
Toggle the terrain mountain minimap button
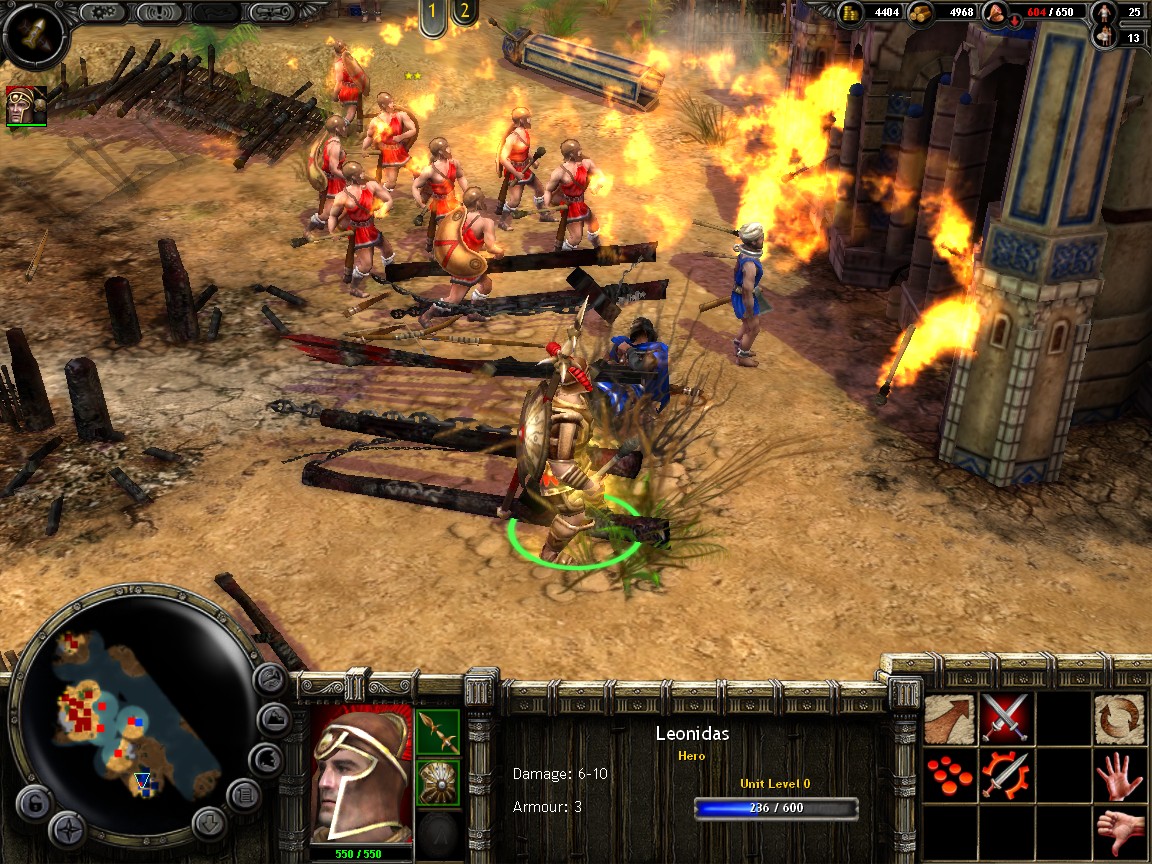pyautogui.click(x=272, y=718)
